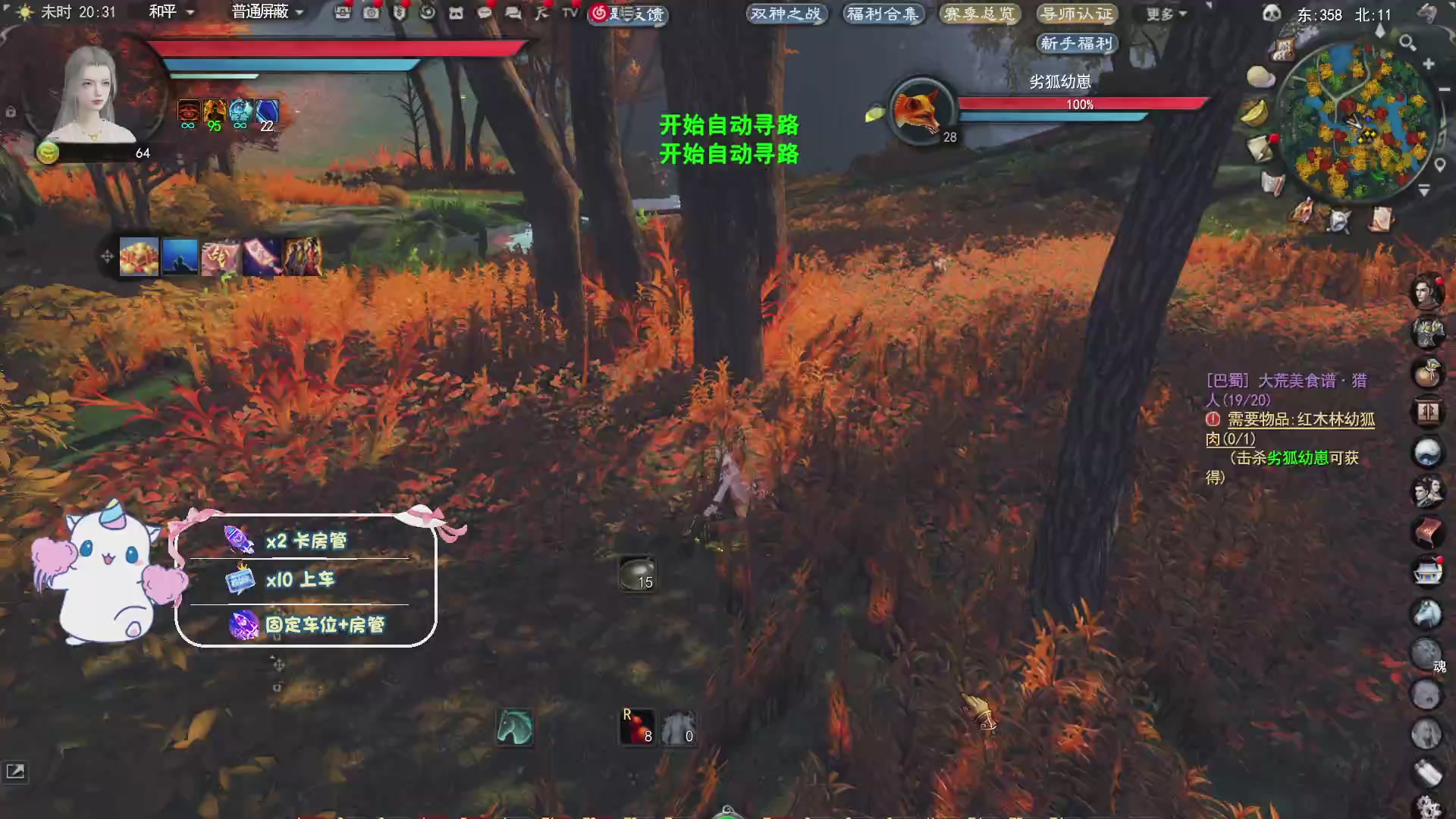1456x819 pixels.
Task: Click the 新手福利 newbie welfare button
Action: pos(1076,43)
